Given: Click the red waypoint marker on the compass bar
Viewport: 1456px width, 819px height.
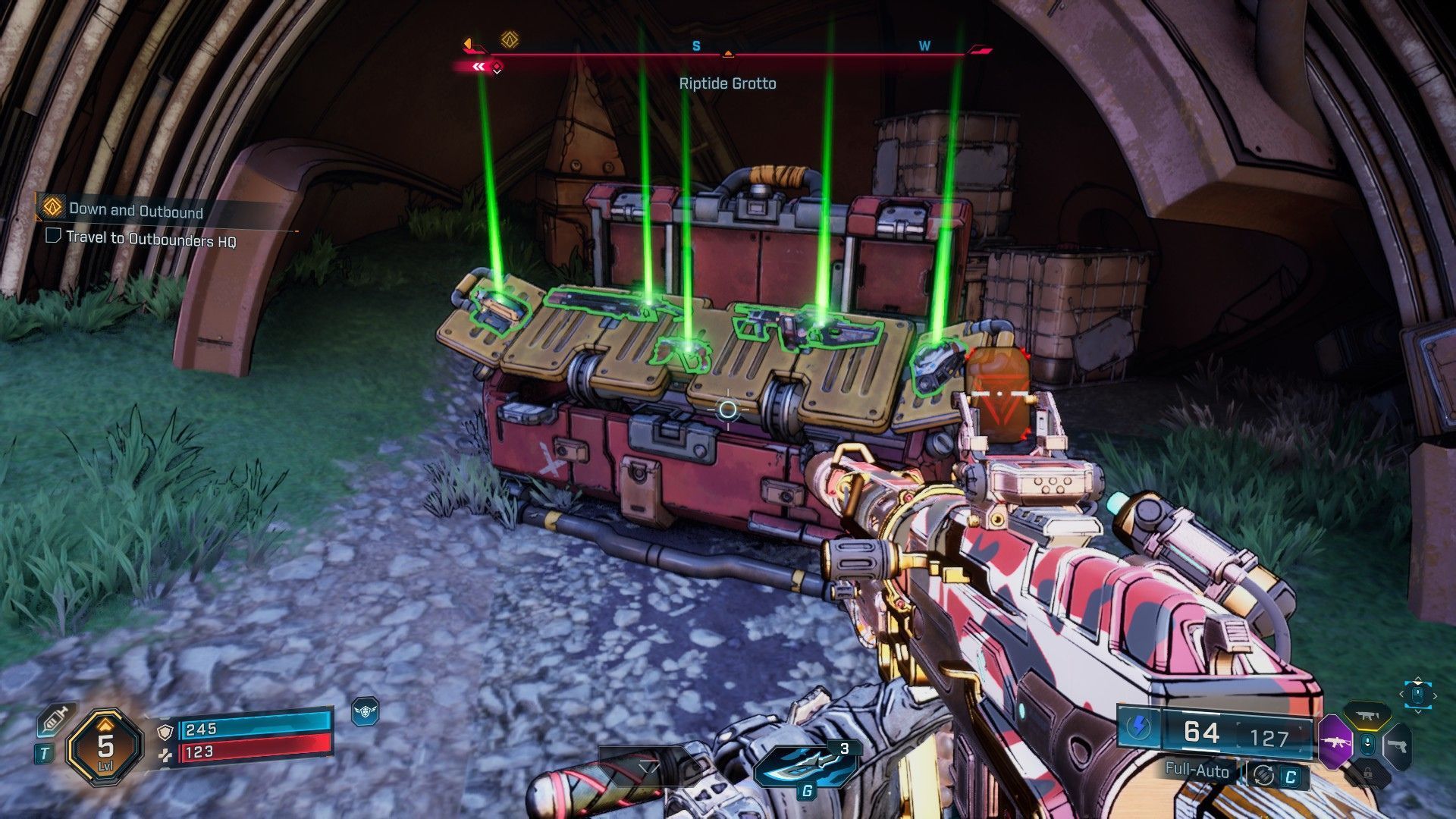Looking at the screenshot, I should point(497,66).
